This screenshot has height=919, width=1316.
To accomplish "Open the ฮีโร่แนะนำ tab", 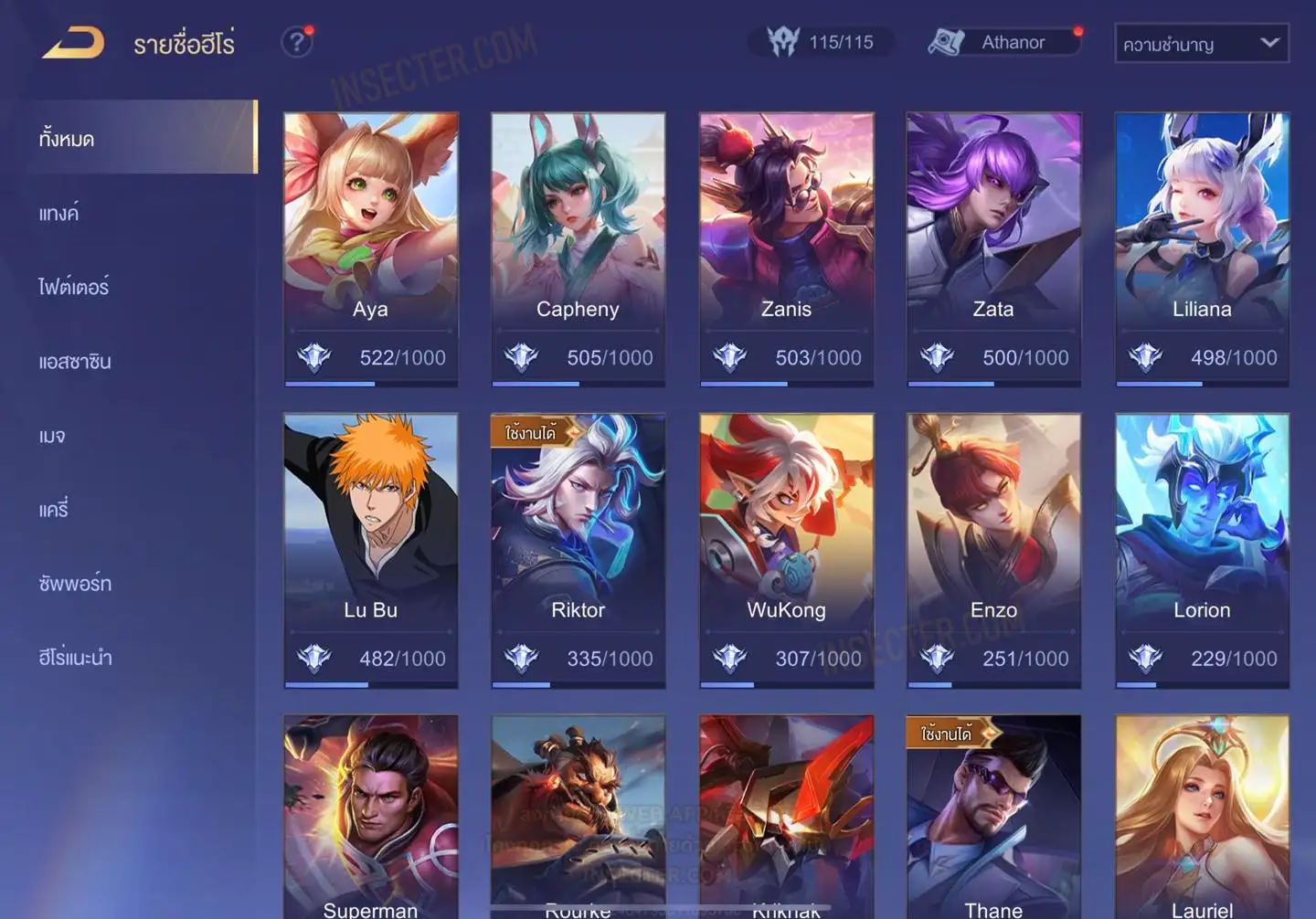I will click(75, 657).
